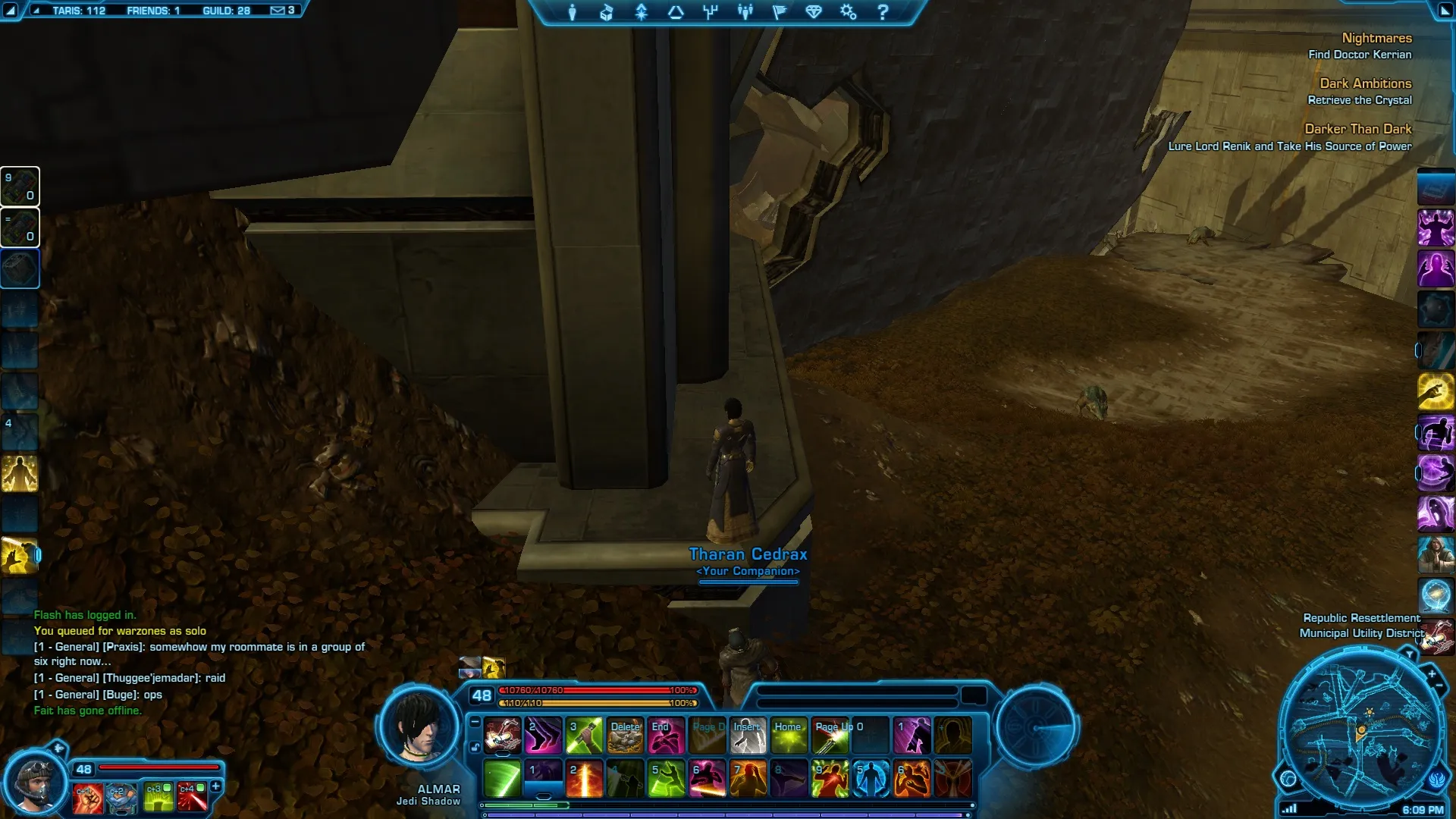Viewport: 1456px width, 819px height.
Task: Open the inventory box icon
Action: (x=606, y=12)
